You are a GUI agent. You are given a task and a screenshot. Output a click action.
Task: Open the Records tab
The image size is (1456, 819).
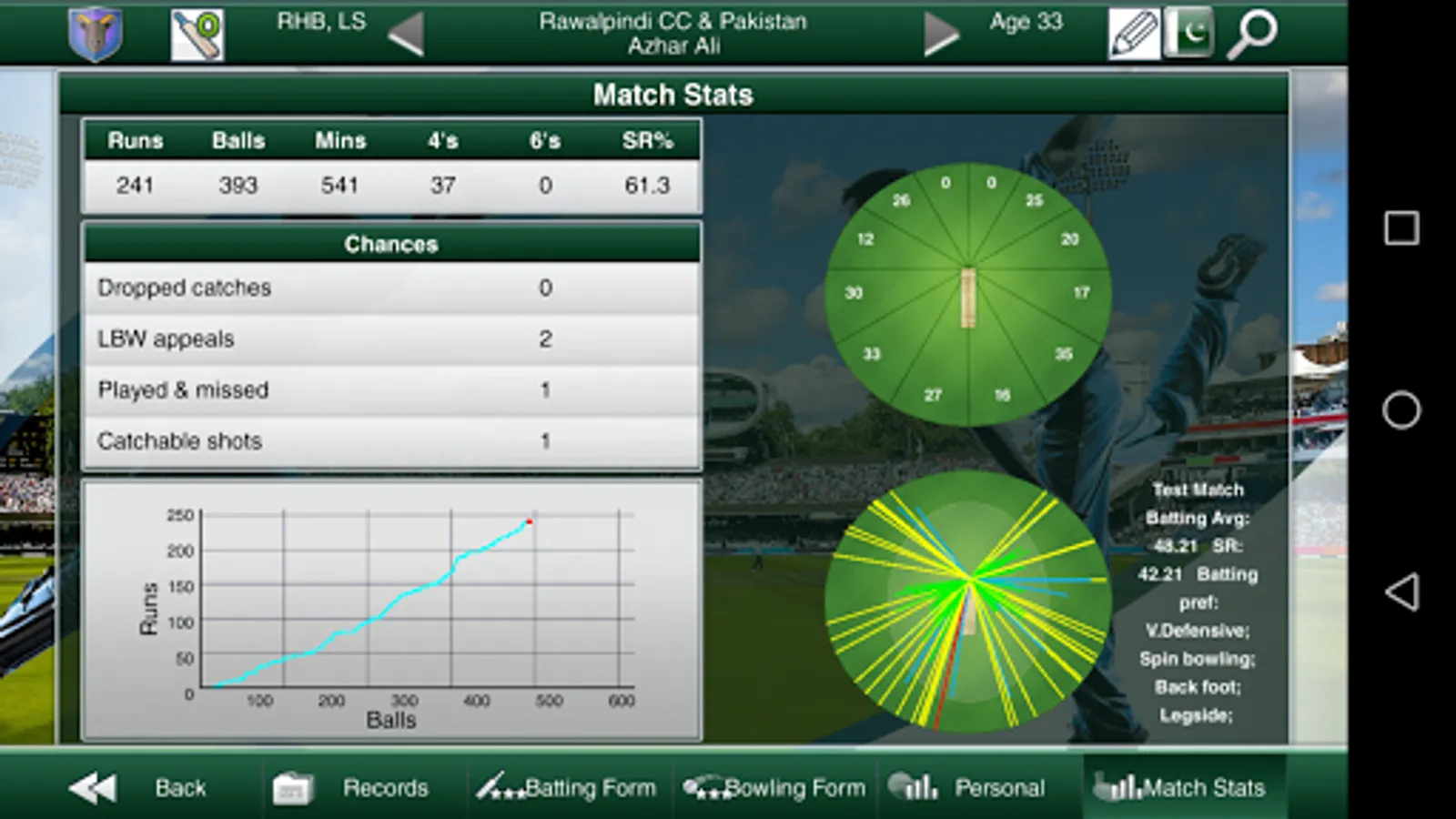tap(352, 787)
